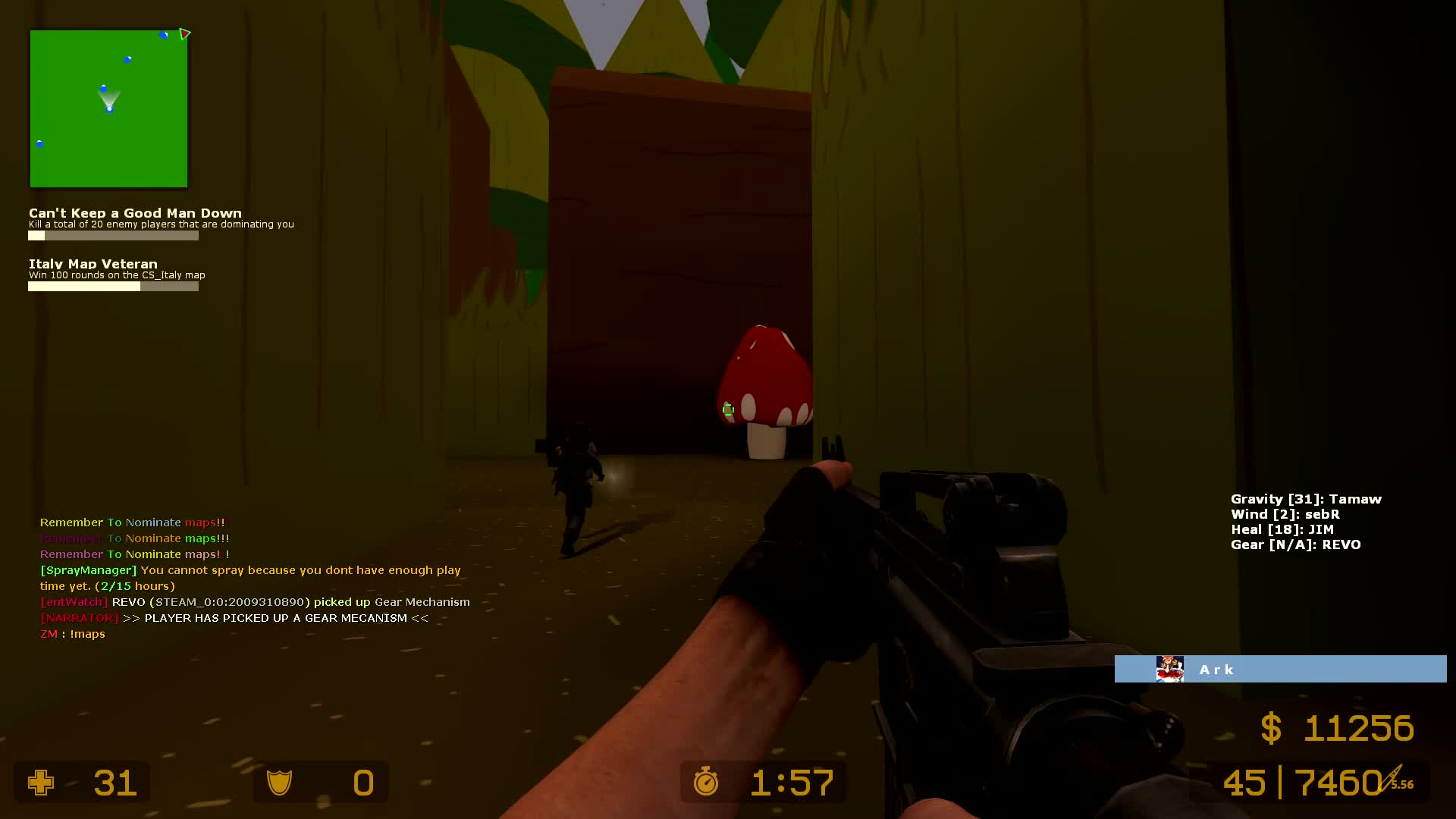Click the !maps chat command text
The width and height of the screenshot is (1456, 819).
pyautogui.click(x=88, y=634)
